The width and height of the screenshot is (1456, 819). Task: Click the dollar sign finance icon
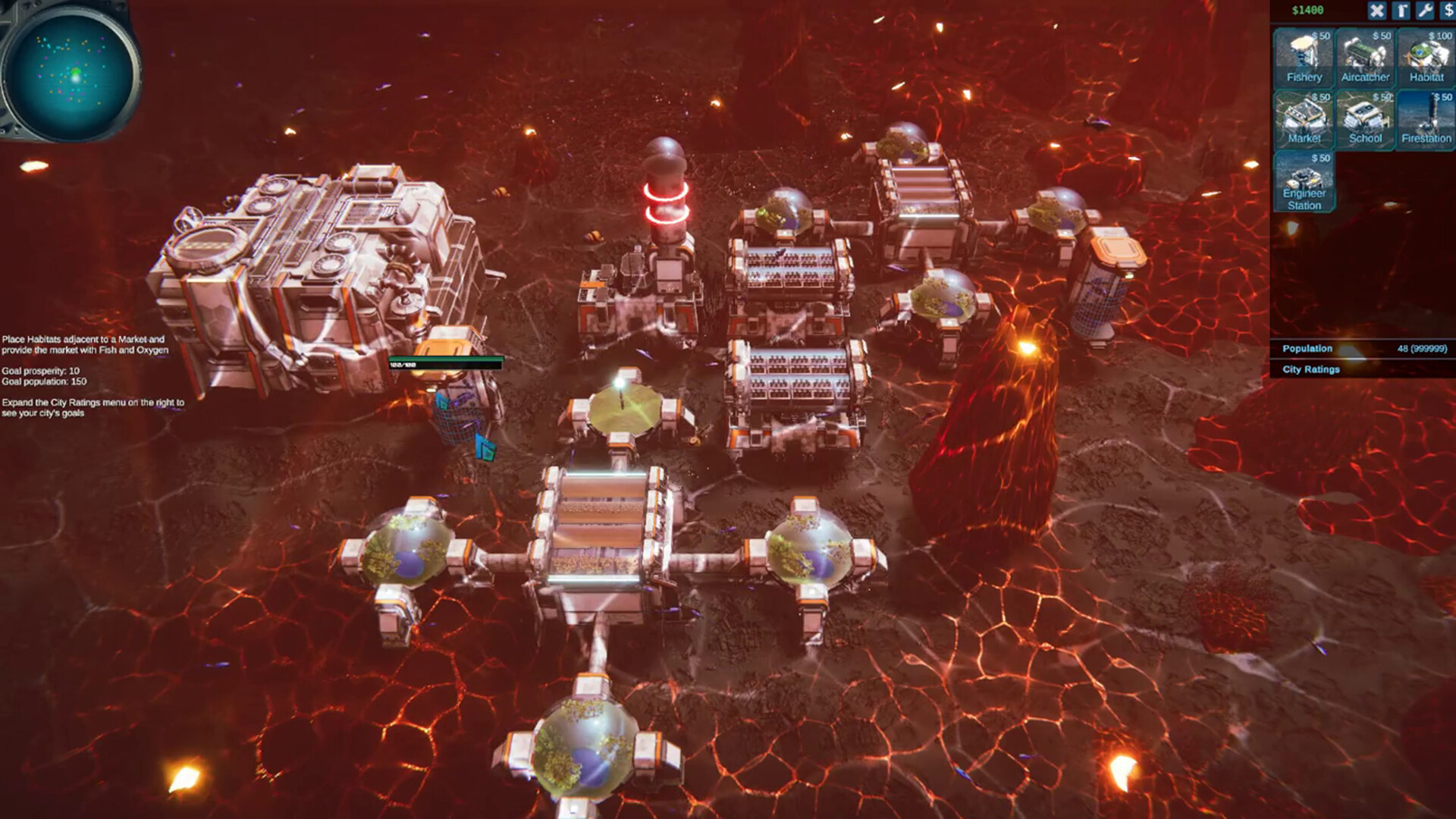1449,11
